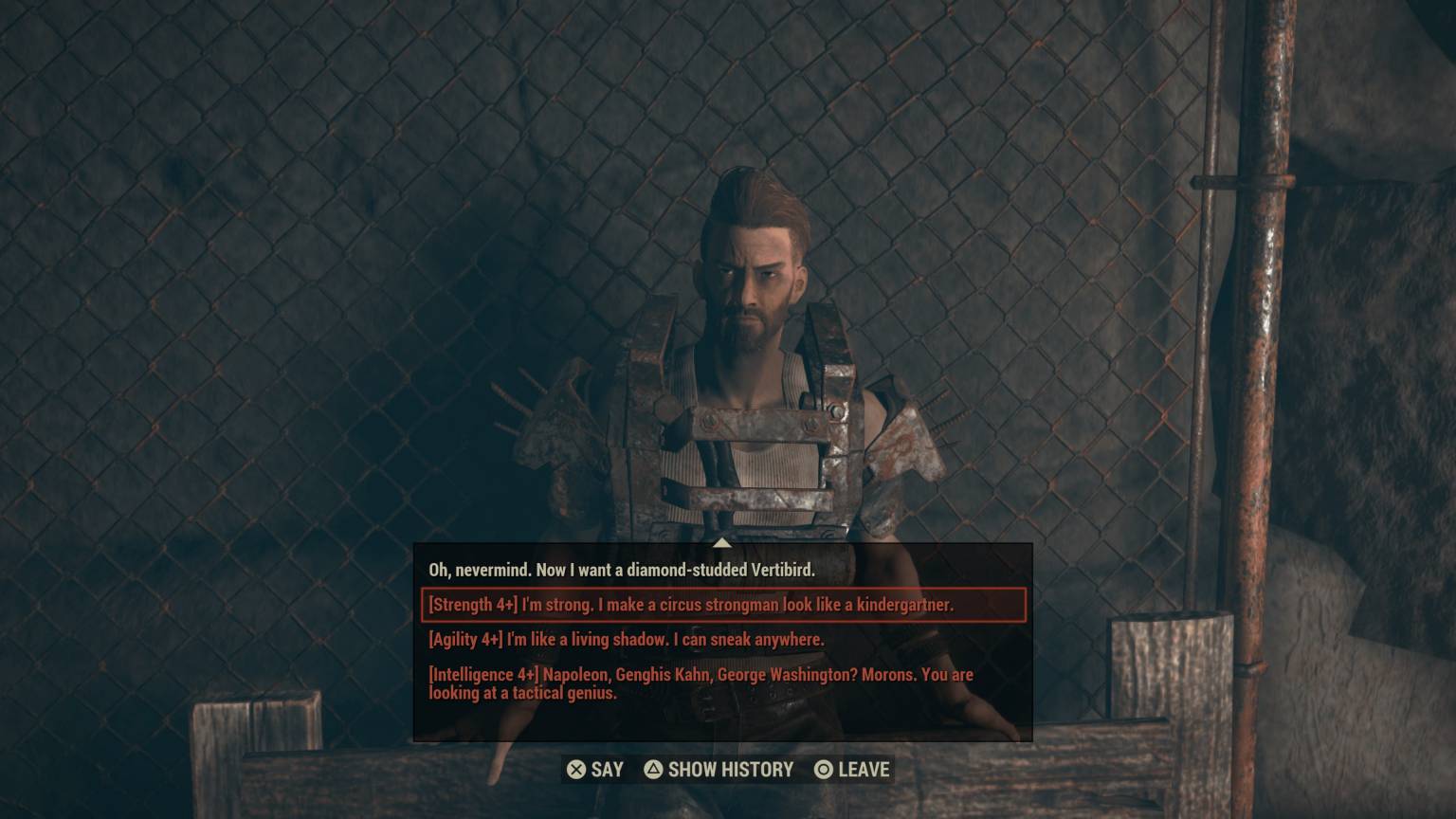1456x819 pixels.
Task: Choose the diamond-studded Vertibird reply
Action: click(x=622, y=570)
